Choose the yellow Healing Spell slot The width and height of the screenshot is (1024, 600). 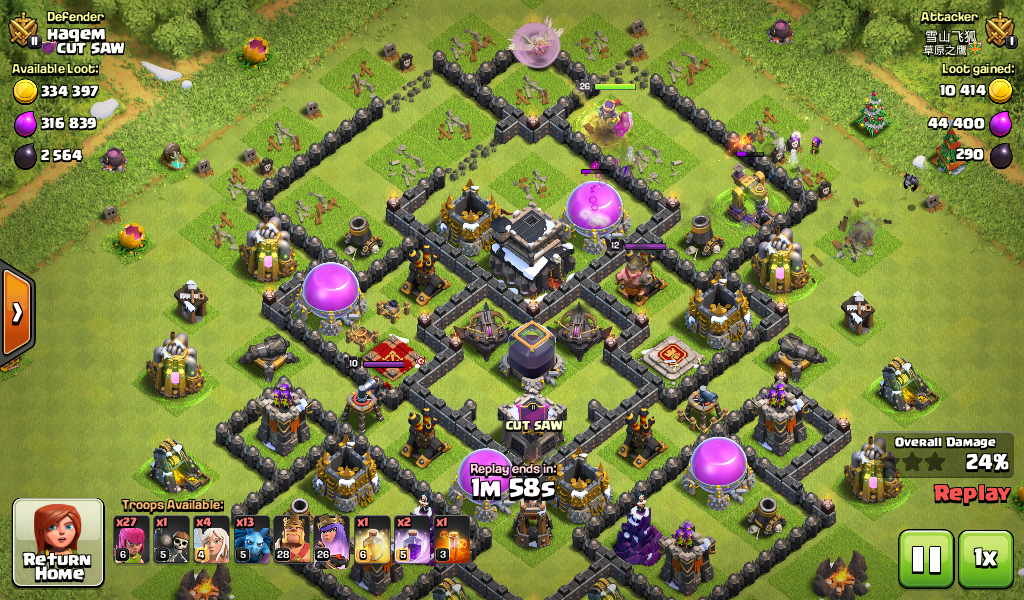372,539
